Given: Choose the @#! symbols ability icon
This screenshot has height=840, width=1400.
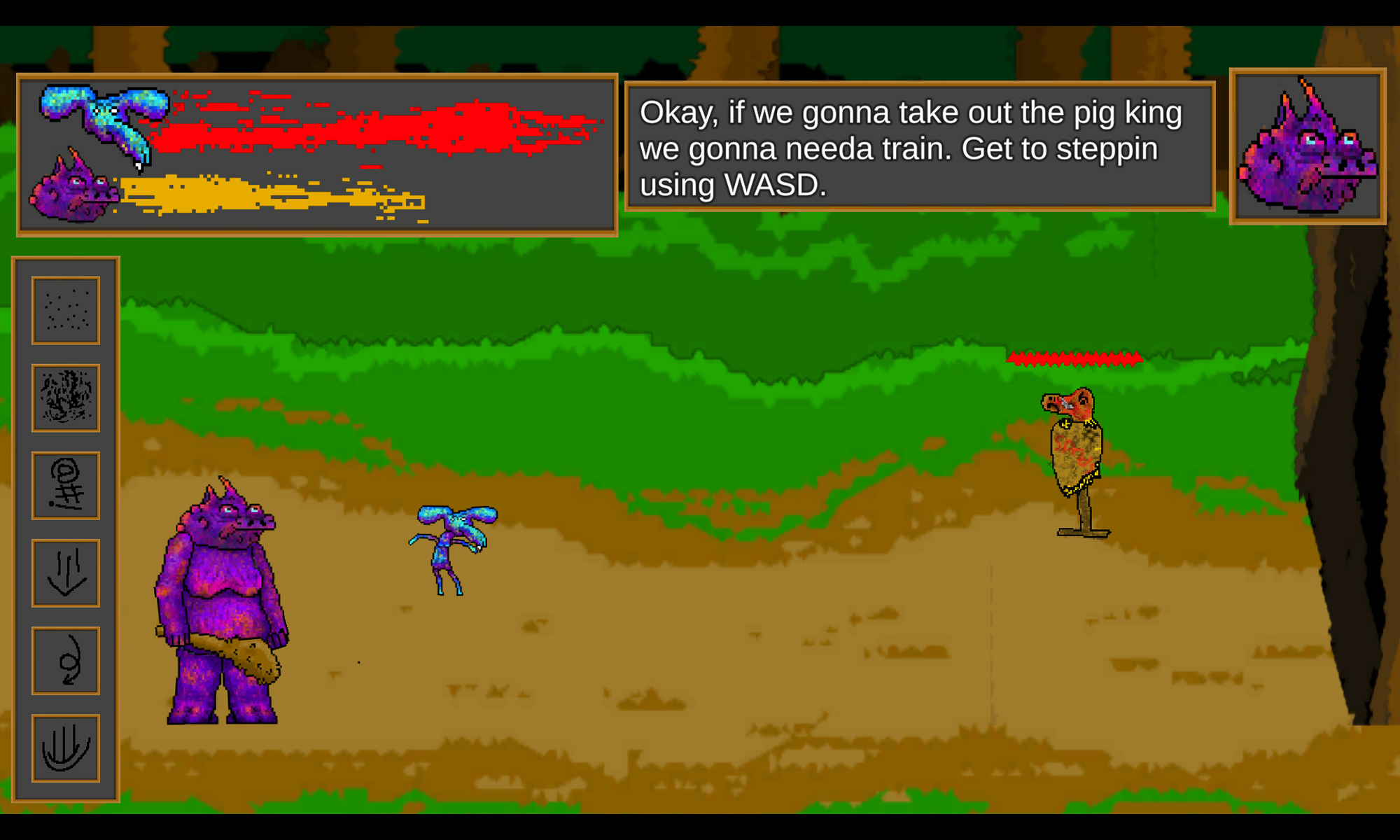Looking at the screenshot, I should pyautogui.click(x=66, y=485).
